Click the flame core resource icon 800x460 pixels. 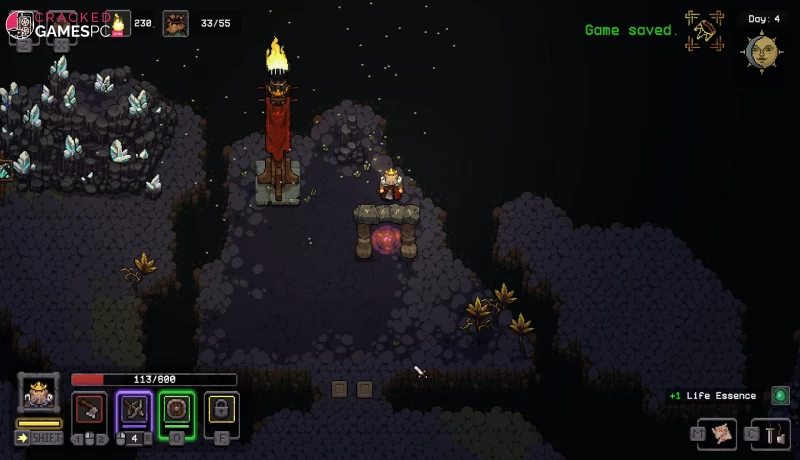(121, 23)
